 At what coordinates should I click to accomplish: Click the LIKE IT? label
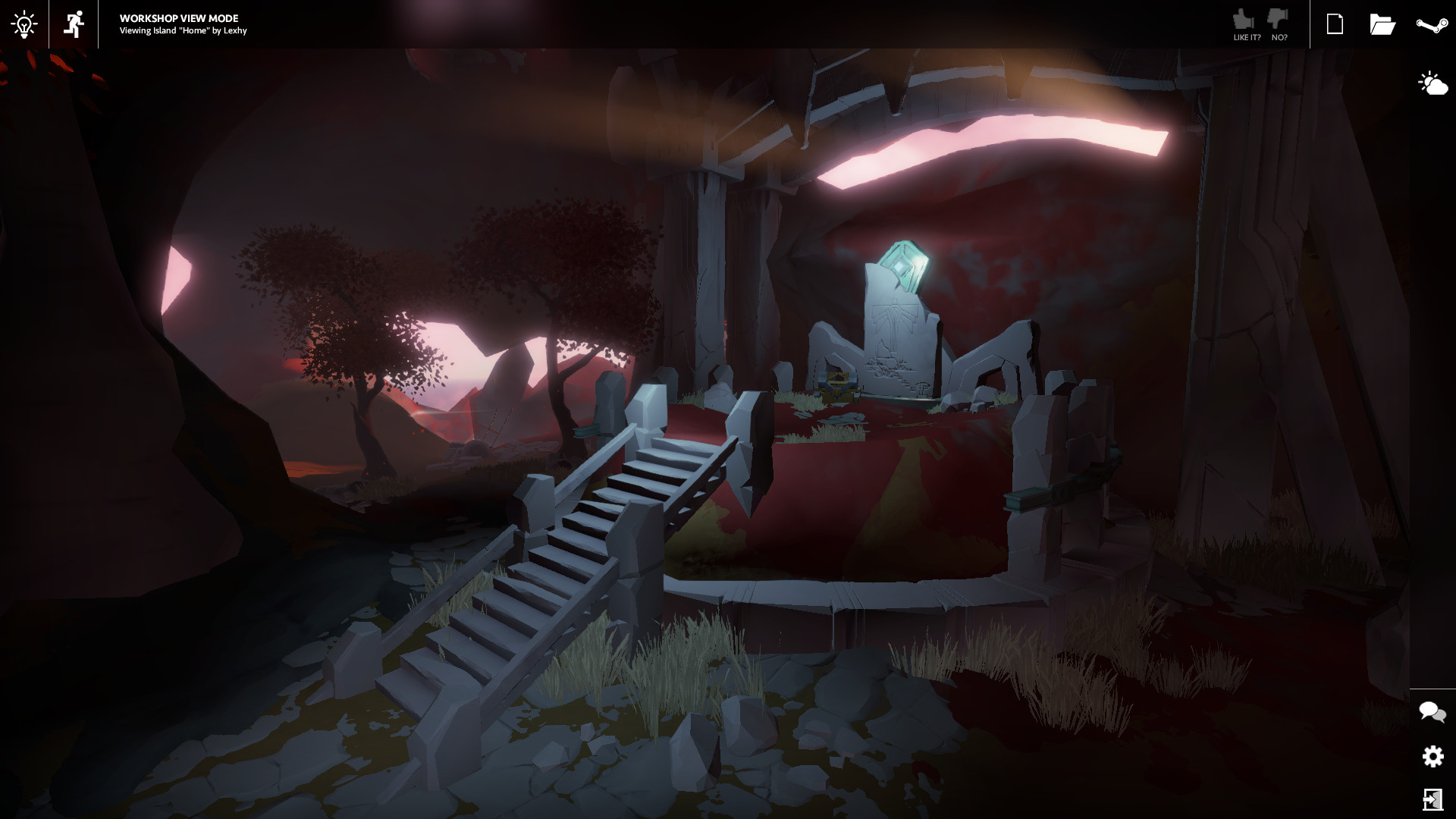(1247, 36)
